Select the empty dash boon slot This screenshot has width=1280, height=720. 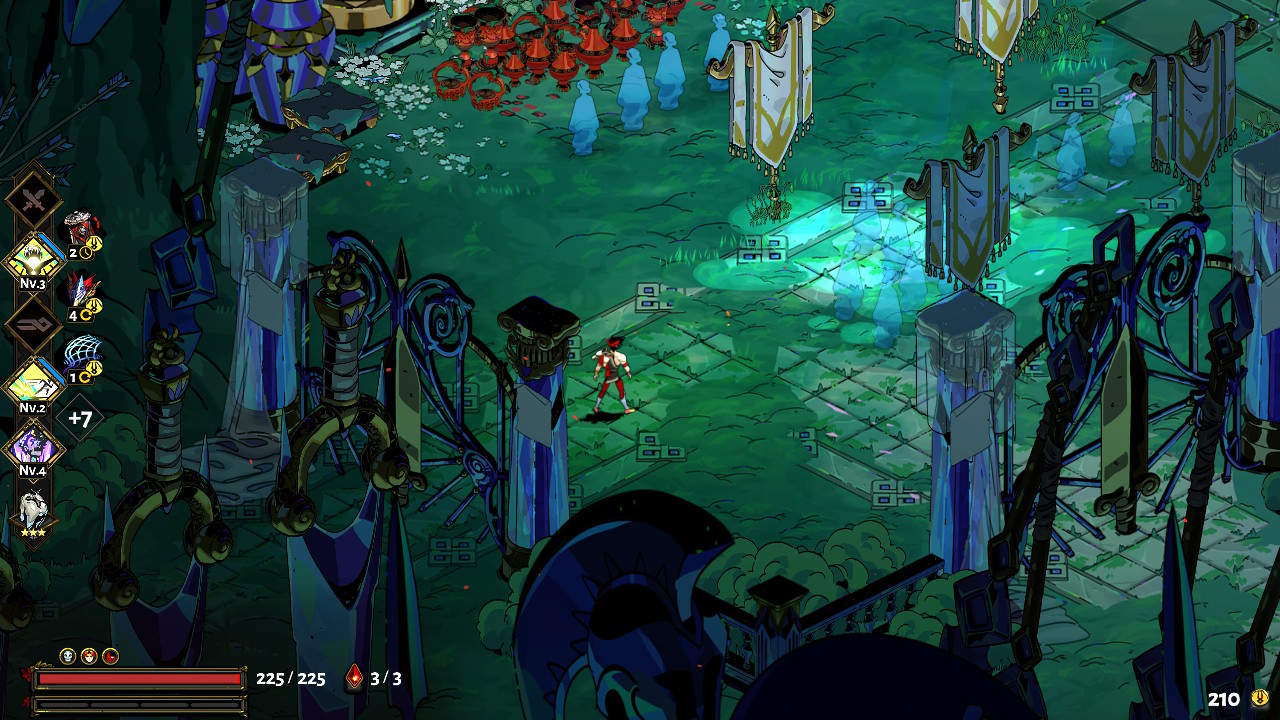point(34,323)
